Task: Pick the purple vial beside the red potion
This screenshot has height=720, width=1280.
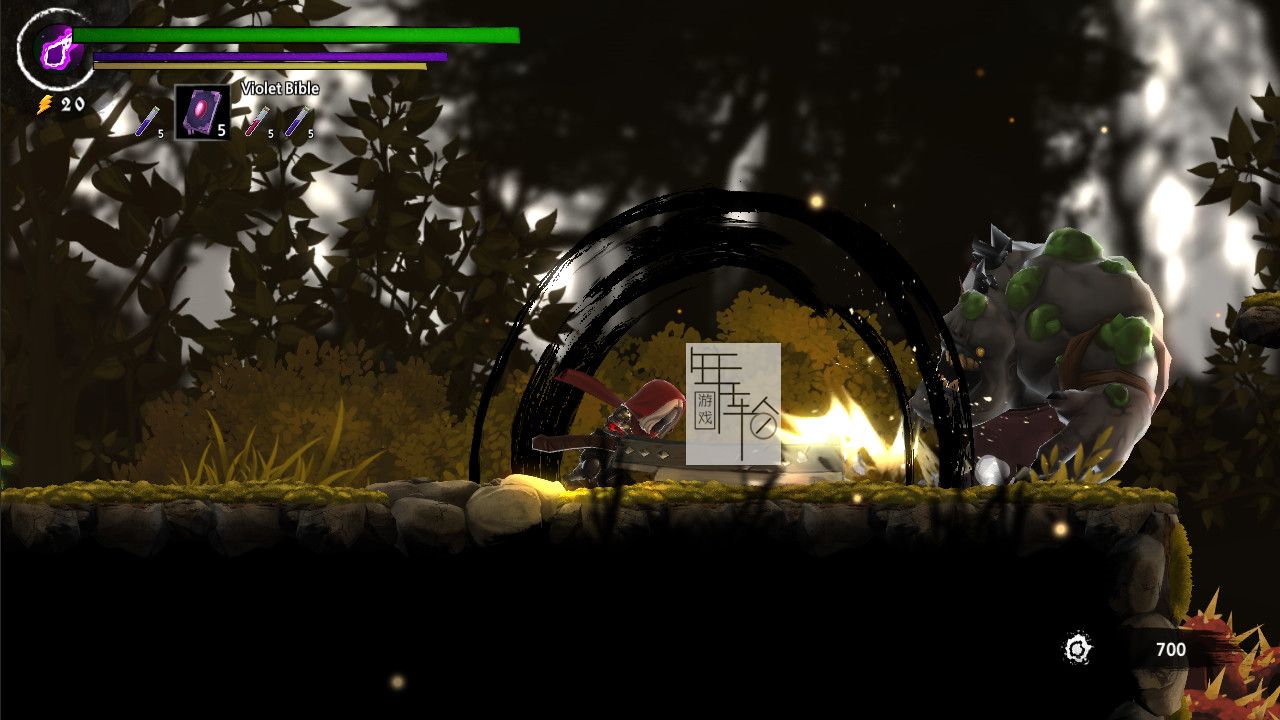Action: point(296,121)
